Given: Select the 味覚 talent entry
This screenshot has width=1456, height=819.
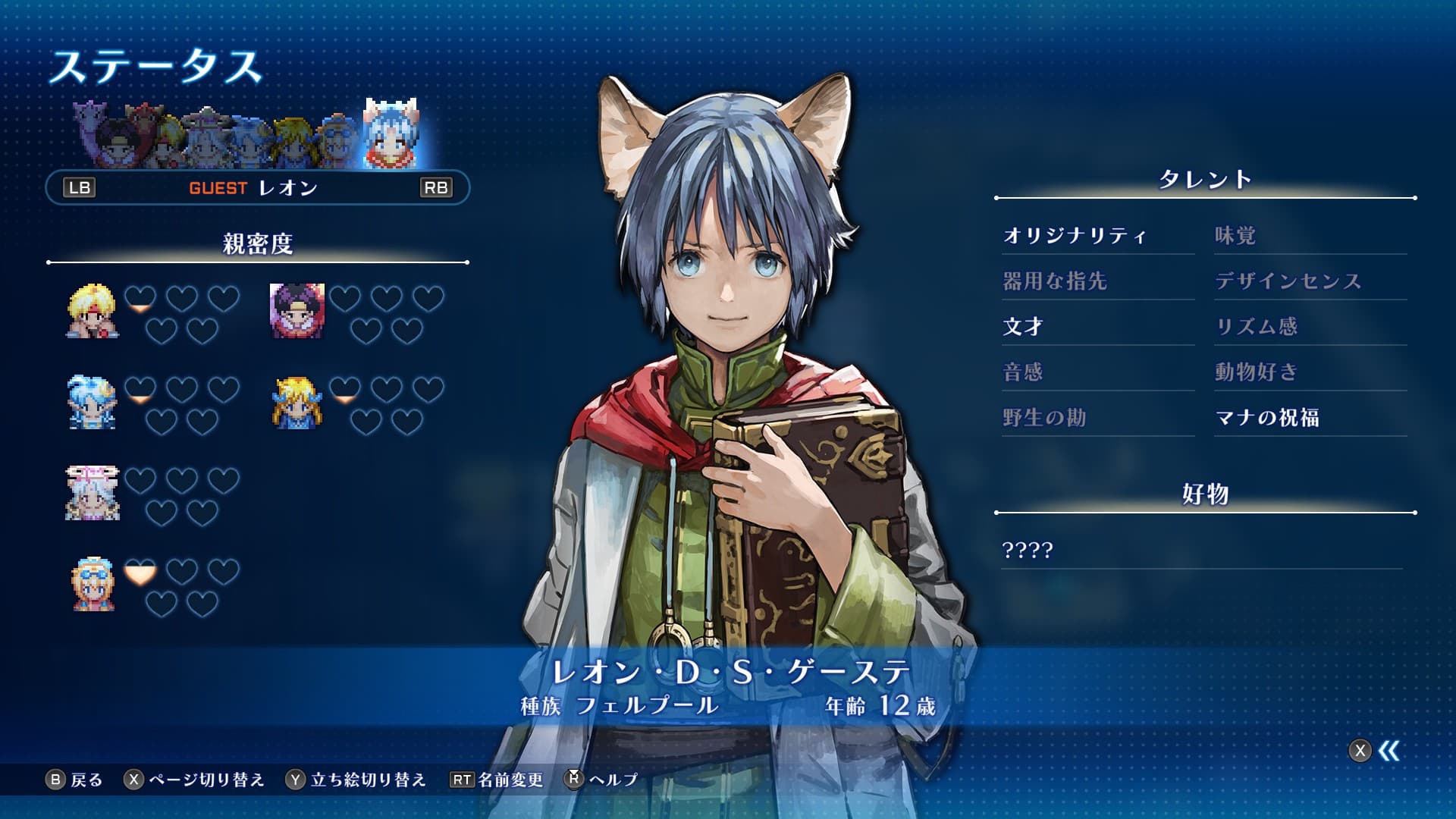Looking at the screenshot, I should [x=1235, y=236].
